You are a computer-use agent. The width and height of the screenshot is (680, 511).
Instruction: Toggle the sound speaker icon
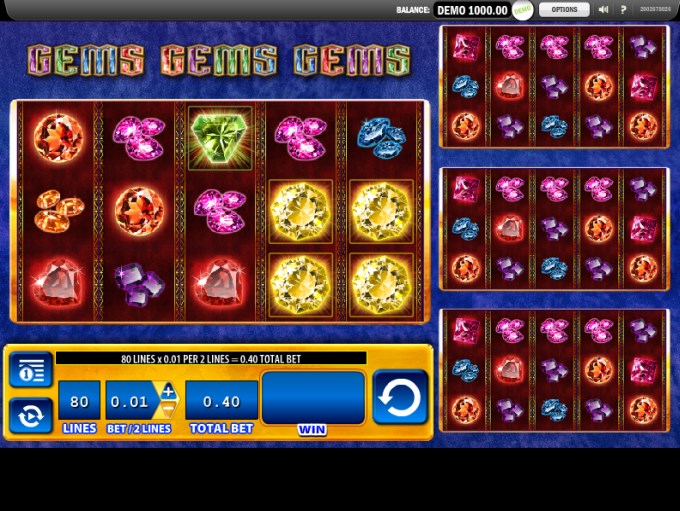[x=603, y=9]
